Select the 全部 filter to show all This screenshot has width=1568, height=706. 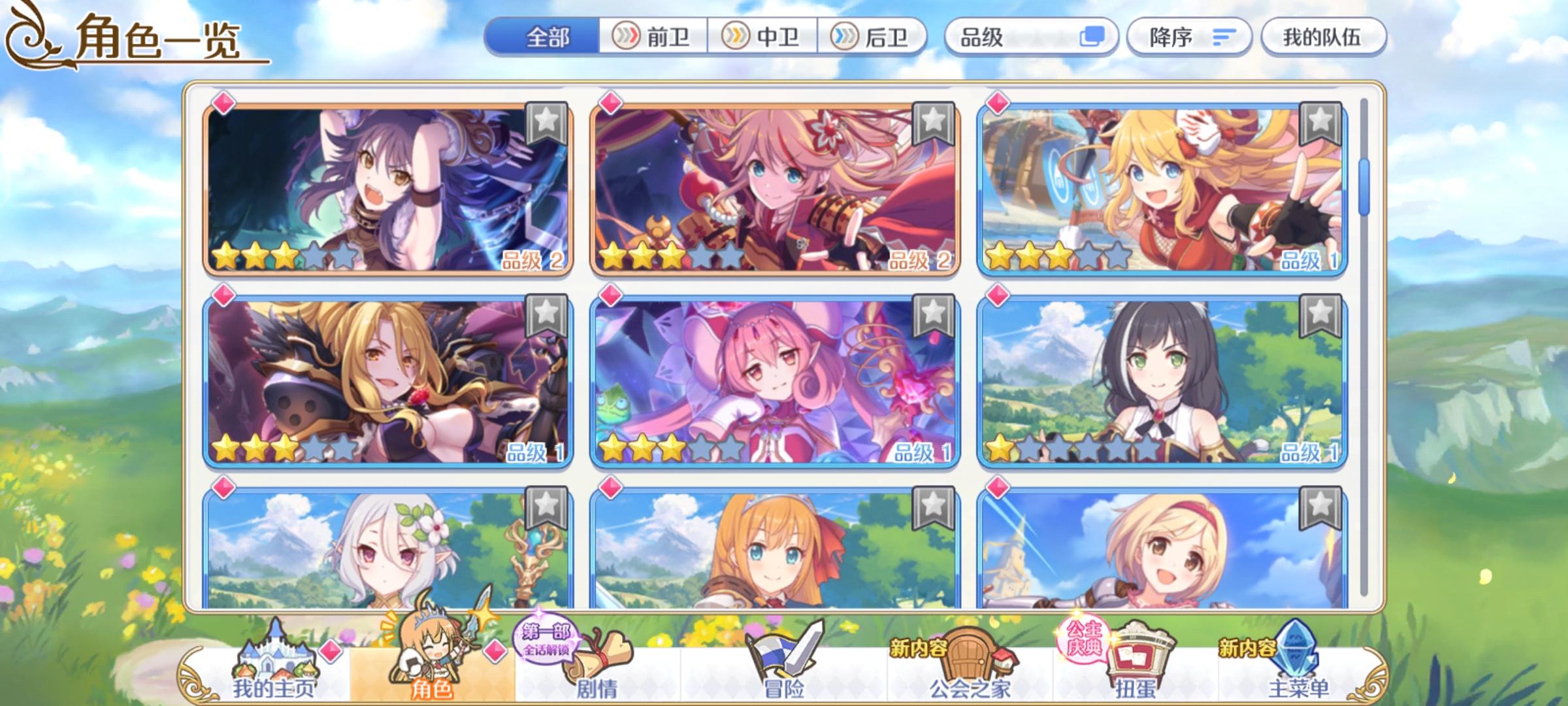click(550, 38)
